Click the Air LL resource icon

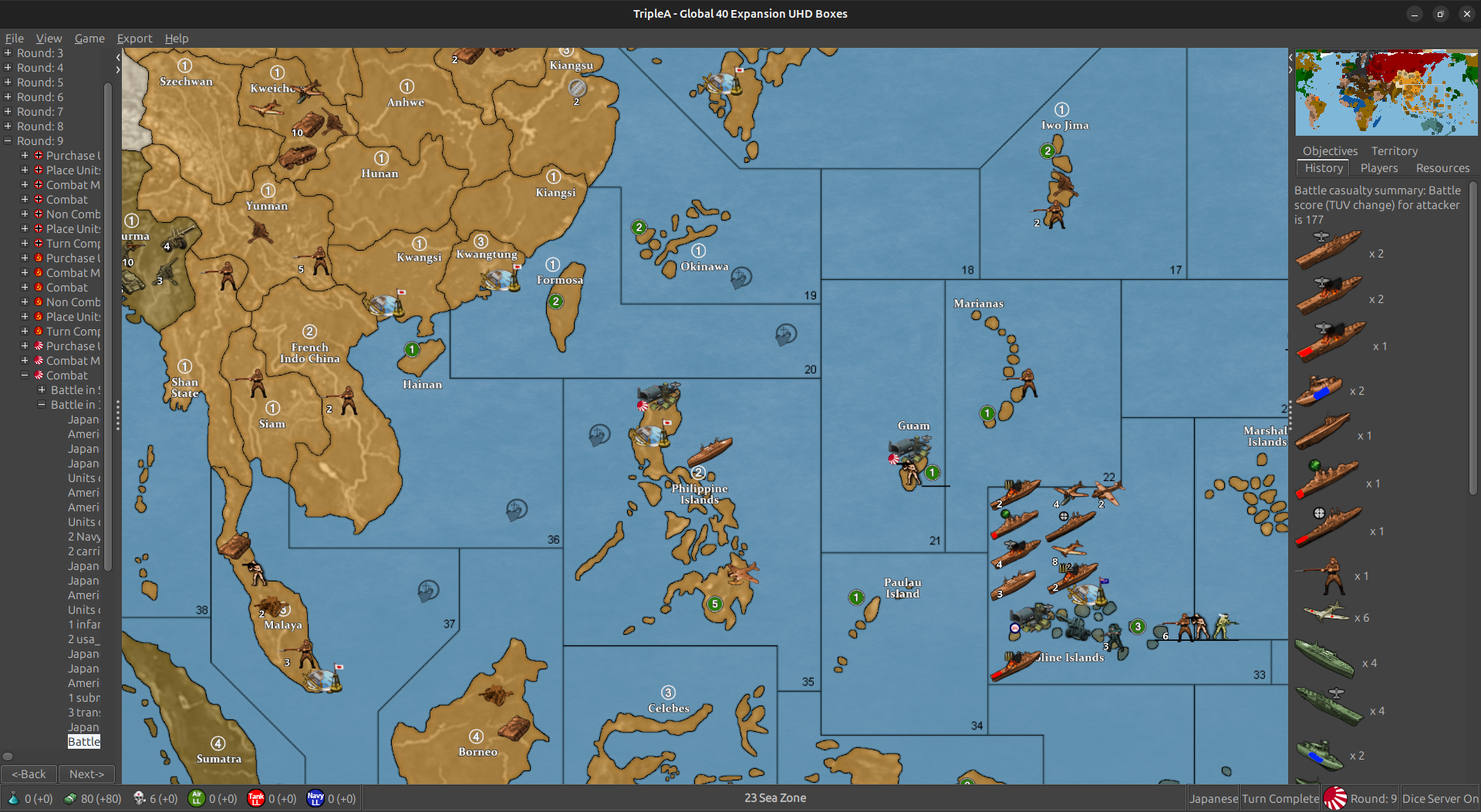[198, 798]
